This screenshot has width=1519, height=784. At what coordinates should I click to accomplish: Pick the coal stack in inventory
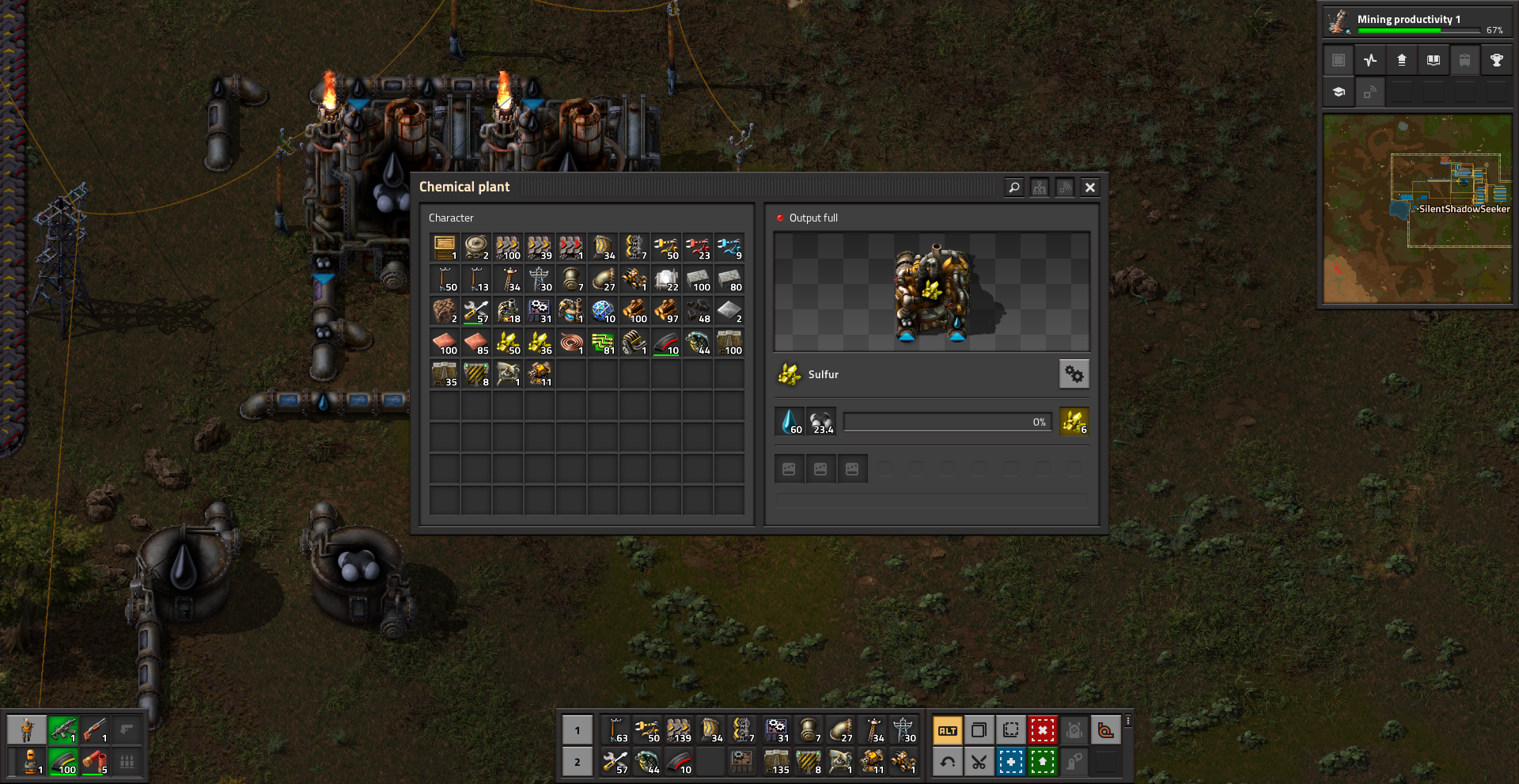698,311
